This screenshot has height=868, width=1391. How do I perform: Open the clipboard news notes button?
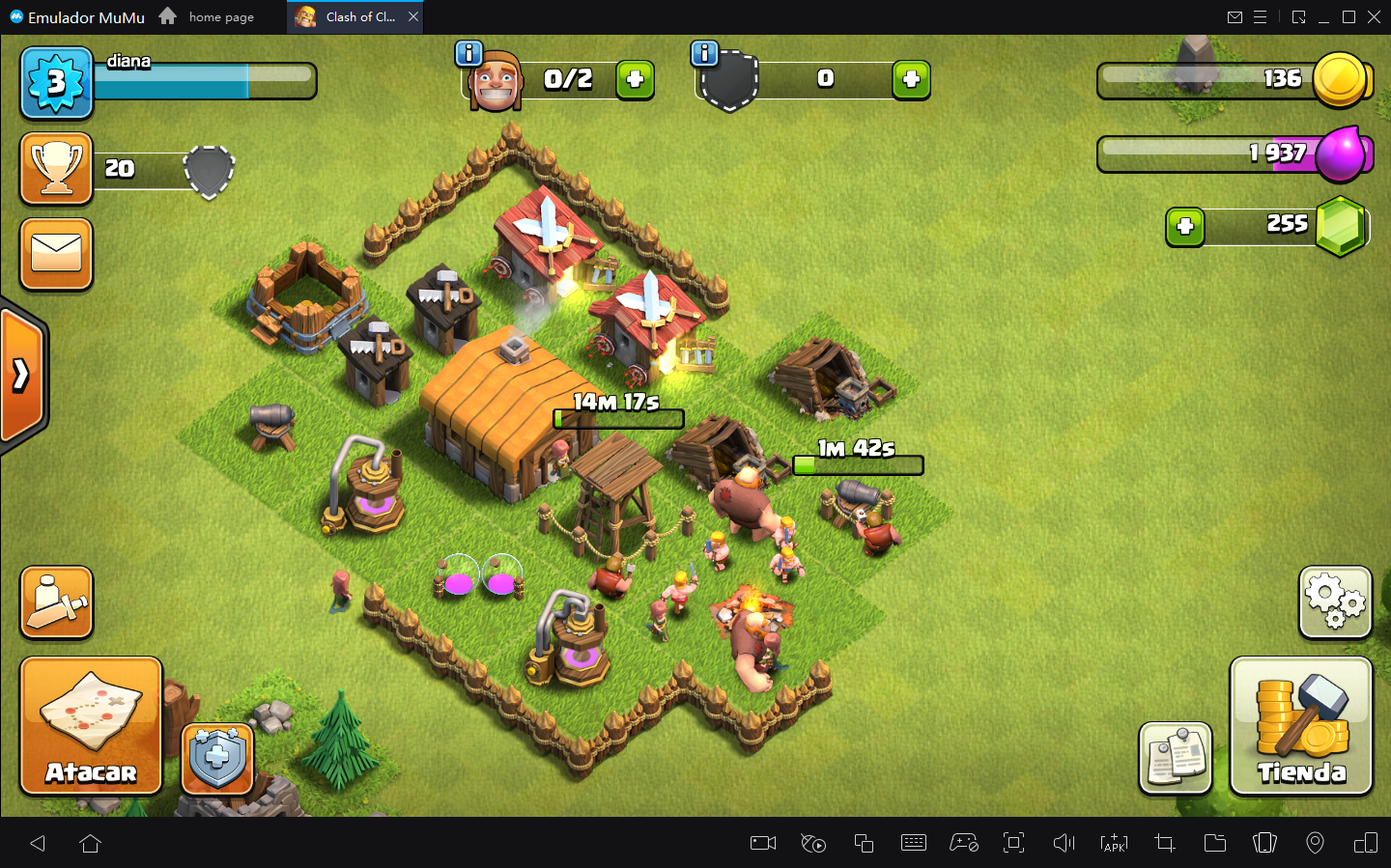pyautogui.click(x=1175, y=758)
